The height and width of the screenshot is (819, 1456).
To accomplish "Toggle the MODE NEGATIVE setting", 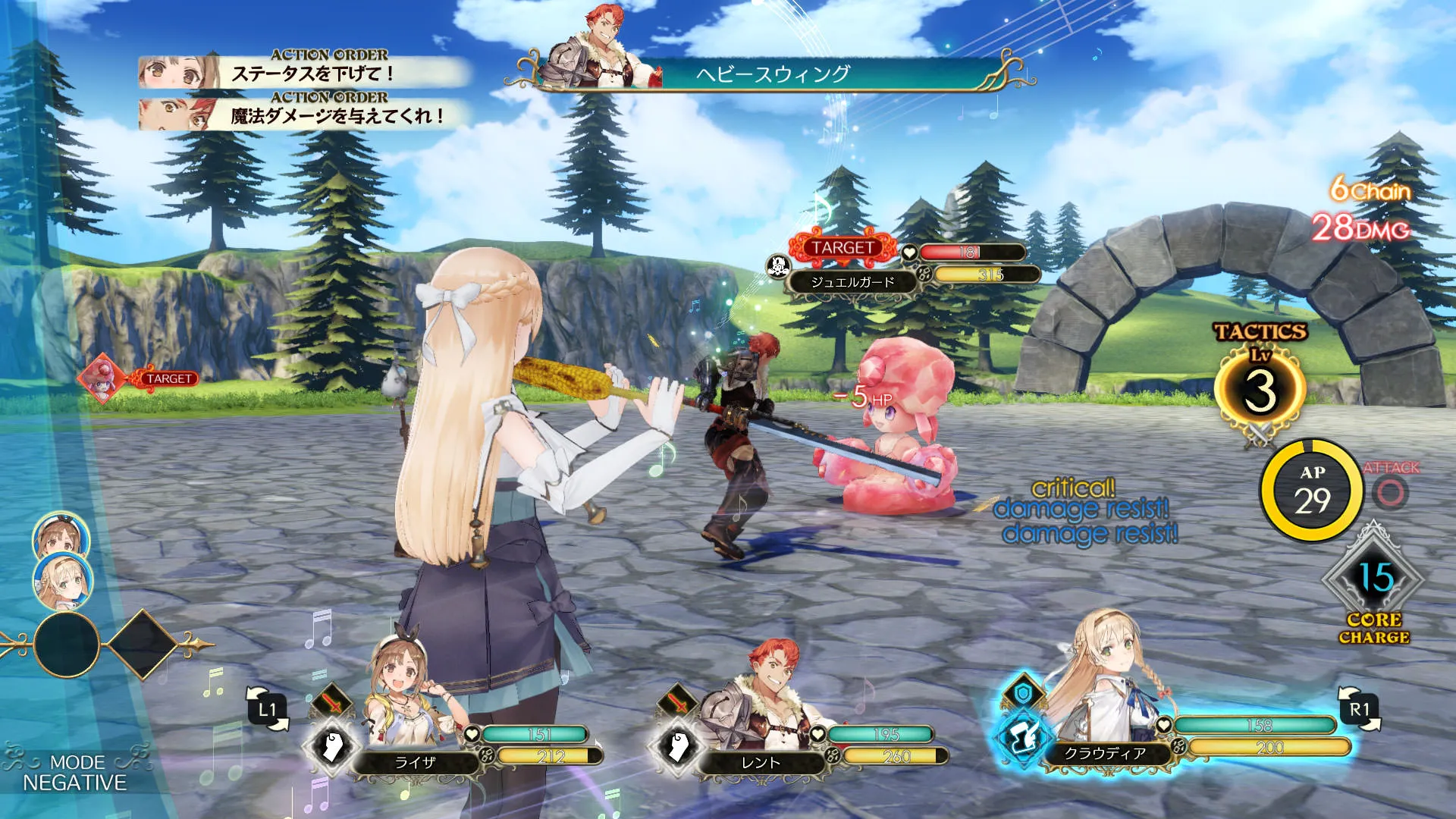I will [74, 773].
